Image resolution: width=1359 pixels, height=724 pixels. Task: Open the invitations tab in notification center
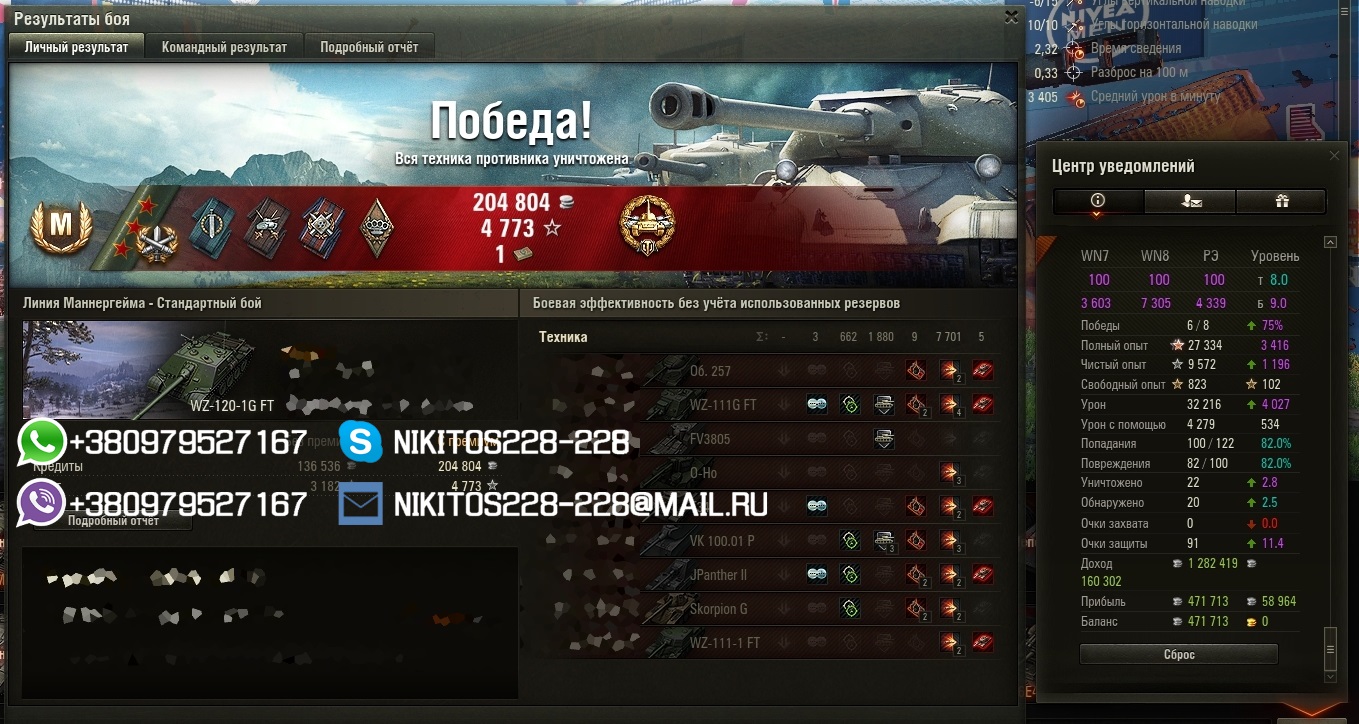pyautogui.click(x=1190, y=201)
